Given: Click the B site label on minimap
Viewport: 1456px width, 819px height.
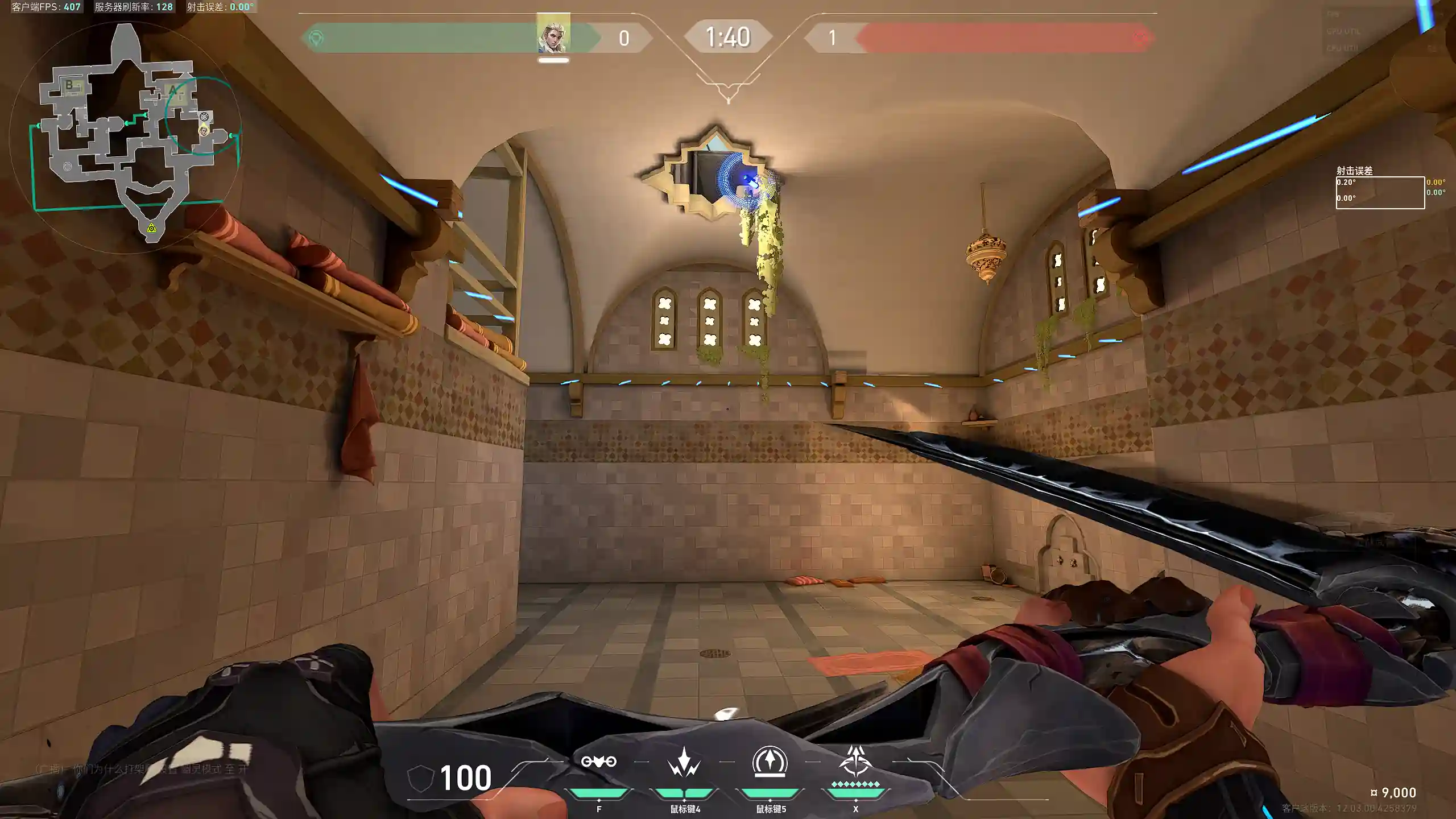Looking at the screenshot, I should [69, 85].
